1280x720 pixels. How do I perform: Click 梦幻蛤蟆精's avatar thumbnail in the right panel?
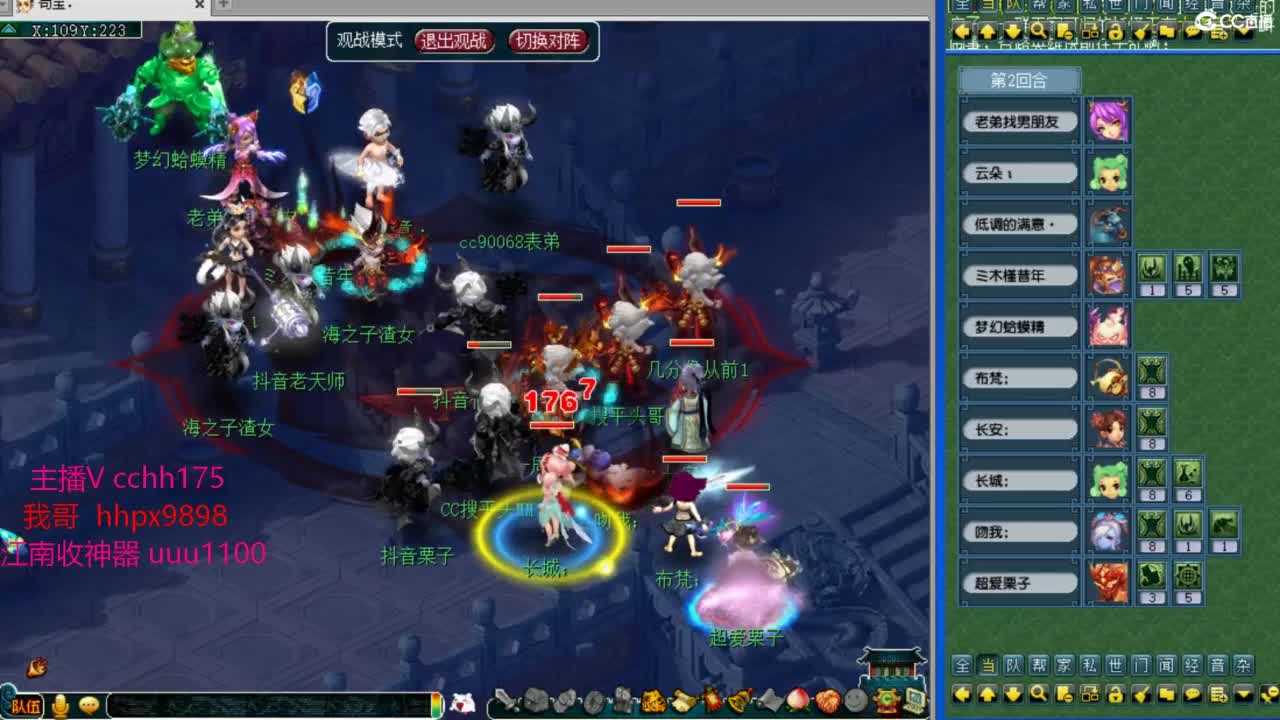1110,326
